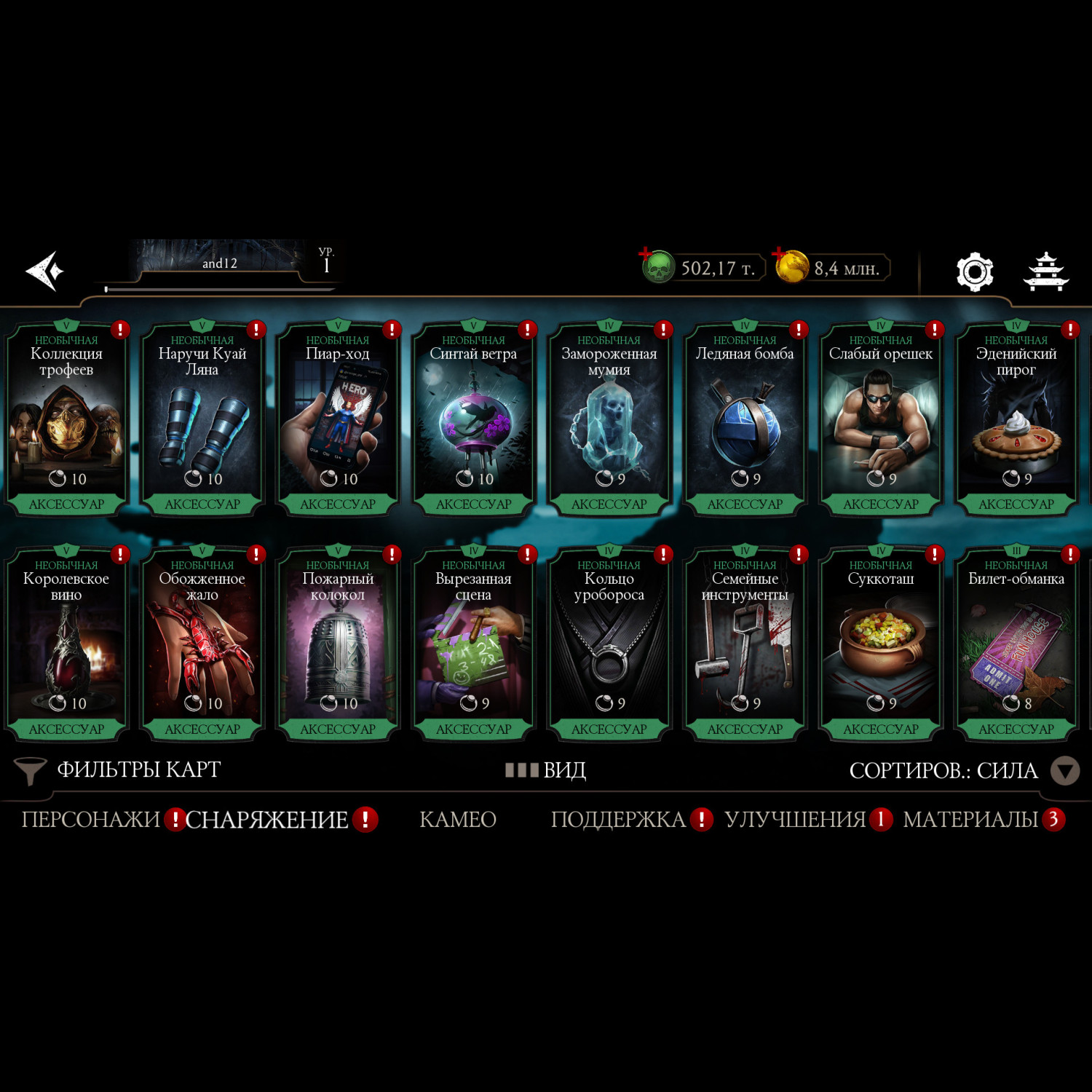The image size is (1092, 1092).
Task: Select the Королевское вино card
Action: (x=66, y=645)
